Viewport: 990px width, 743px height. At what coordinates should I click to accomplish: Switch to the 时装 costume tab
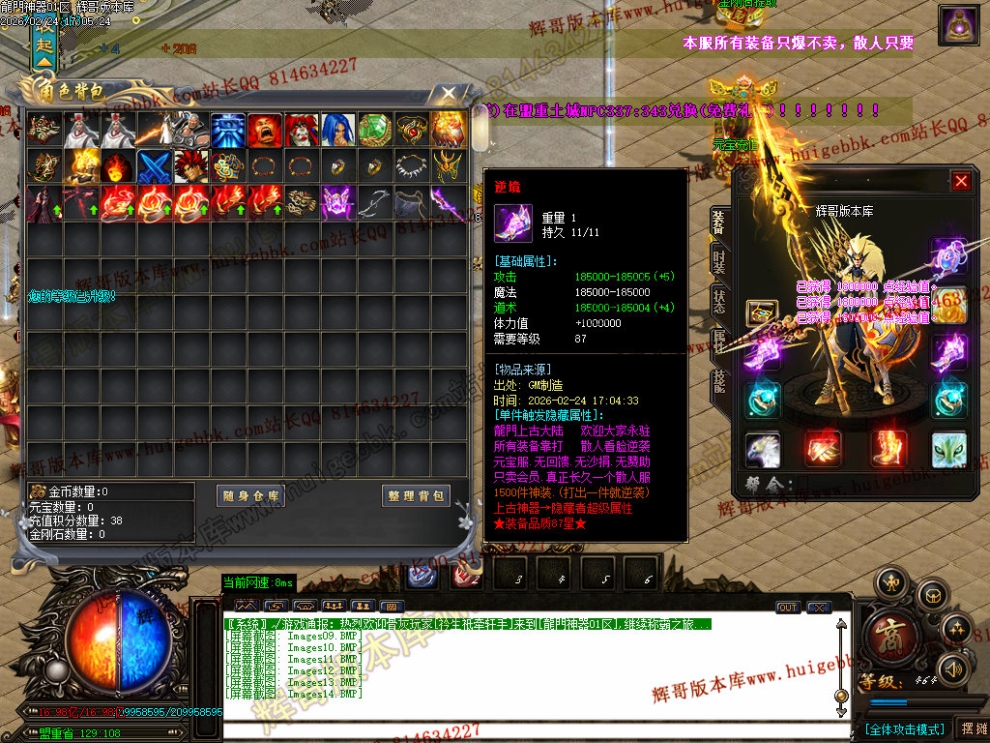point(718,262)
